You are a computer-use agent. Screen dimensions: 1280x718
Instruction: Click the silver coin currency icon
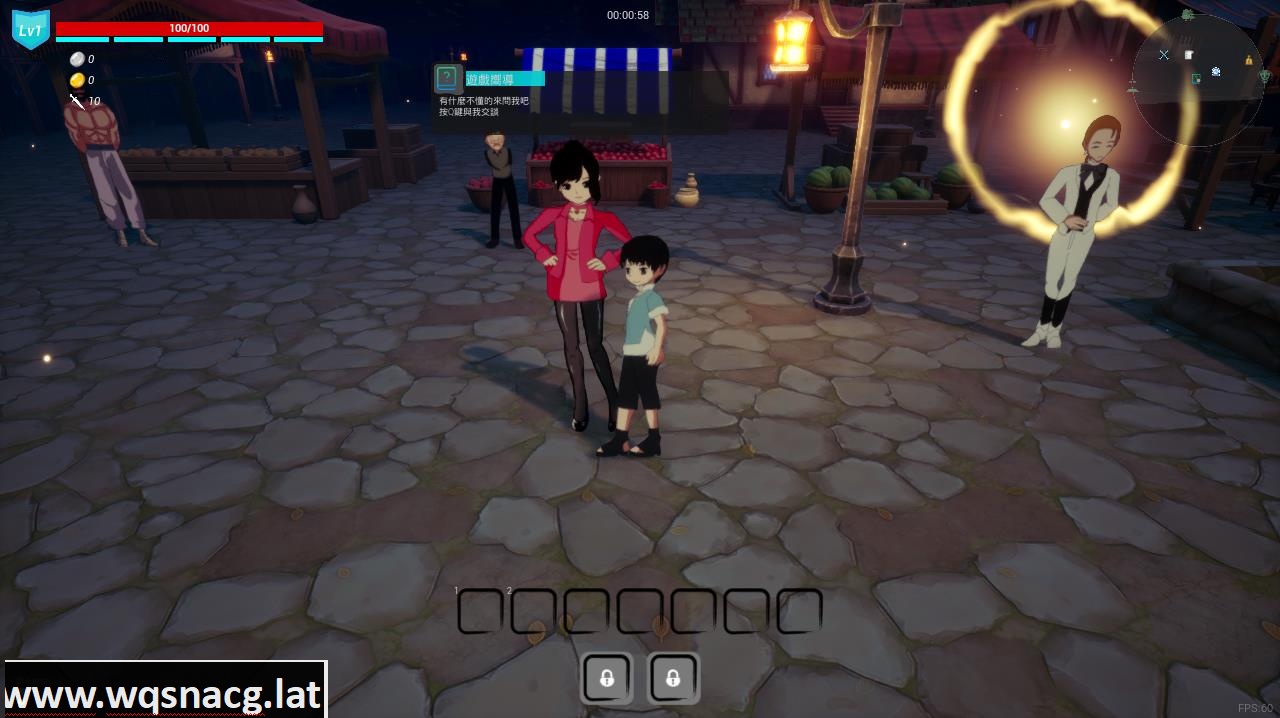point(77,59)
